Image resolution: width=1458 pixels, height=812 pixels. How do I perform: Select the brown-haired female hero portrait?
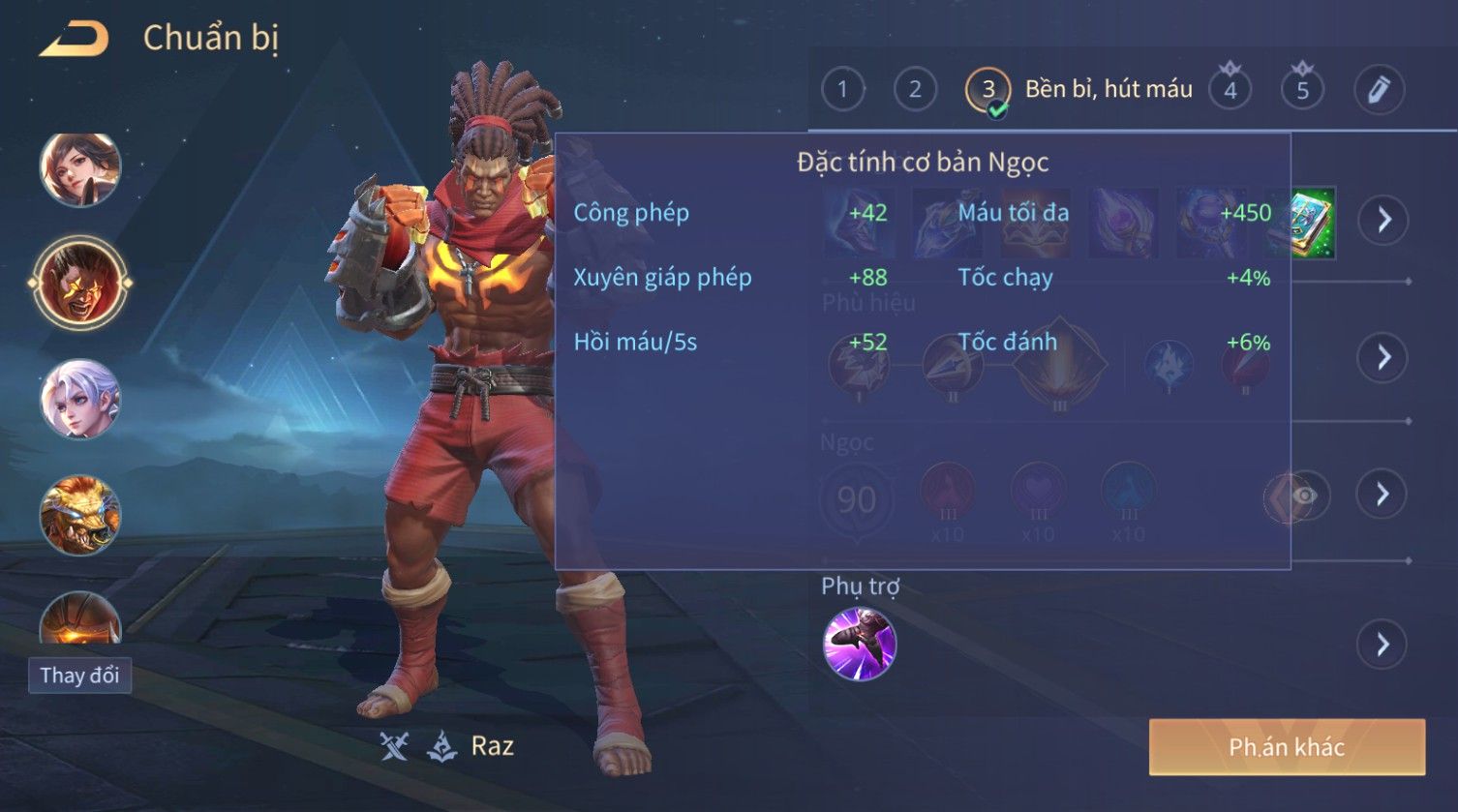[79, 169]
